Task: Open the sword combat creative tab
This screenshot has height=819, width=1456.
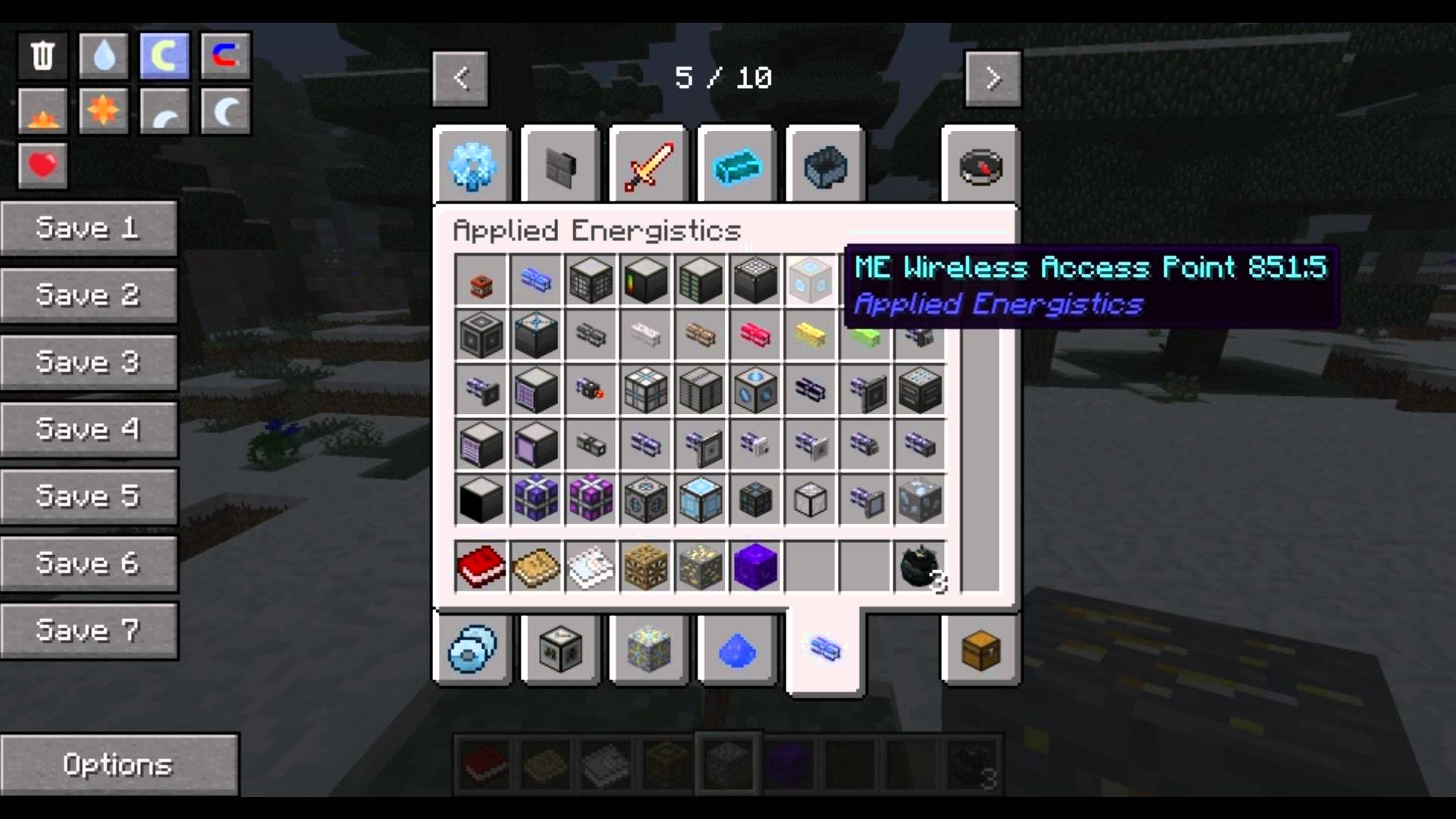Action: point(648,165)
